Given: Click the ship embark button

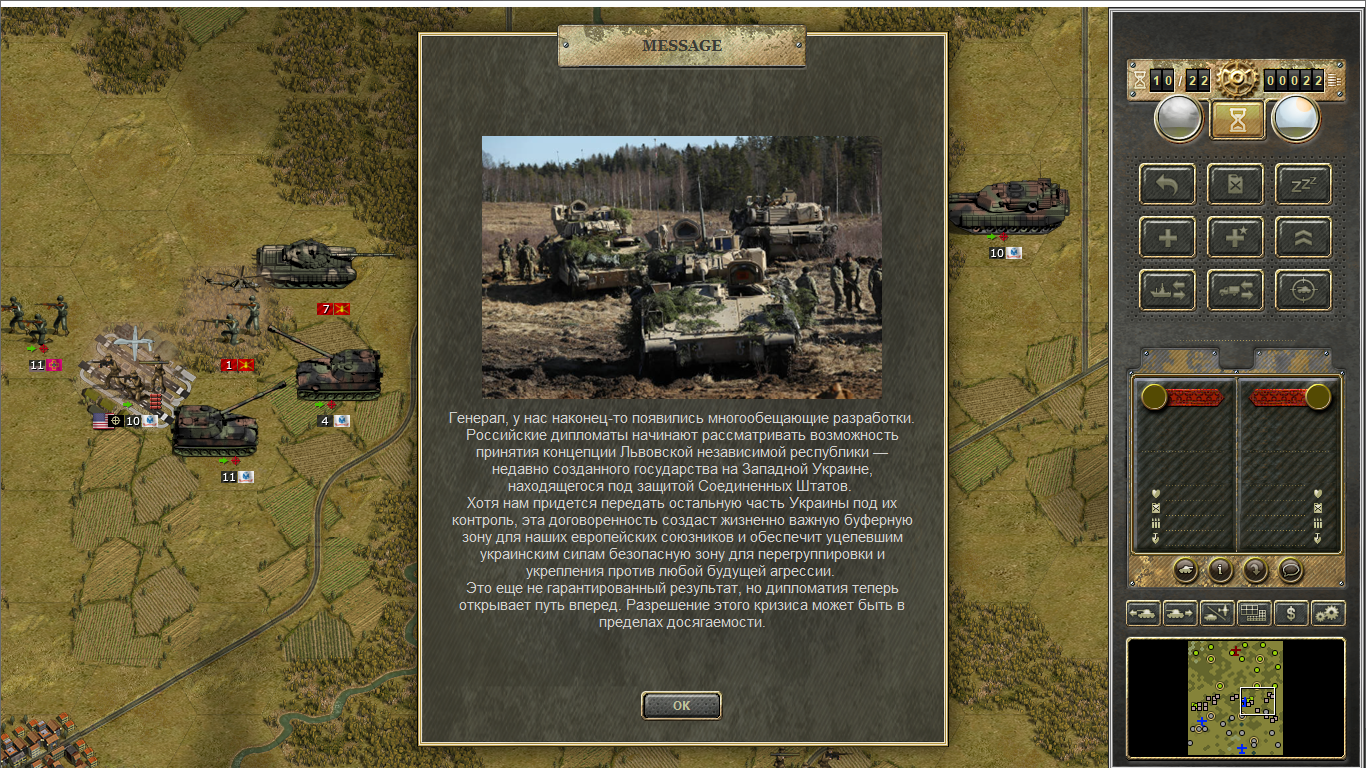Looking at the screenshot, I should [x=1167, y=290].
